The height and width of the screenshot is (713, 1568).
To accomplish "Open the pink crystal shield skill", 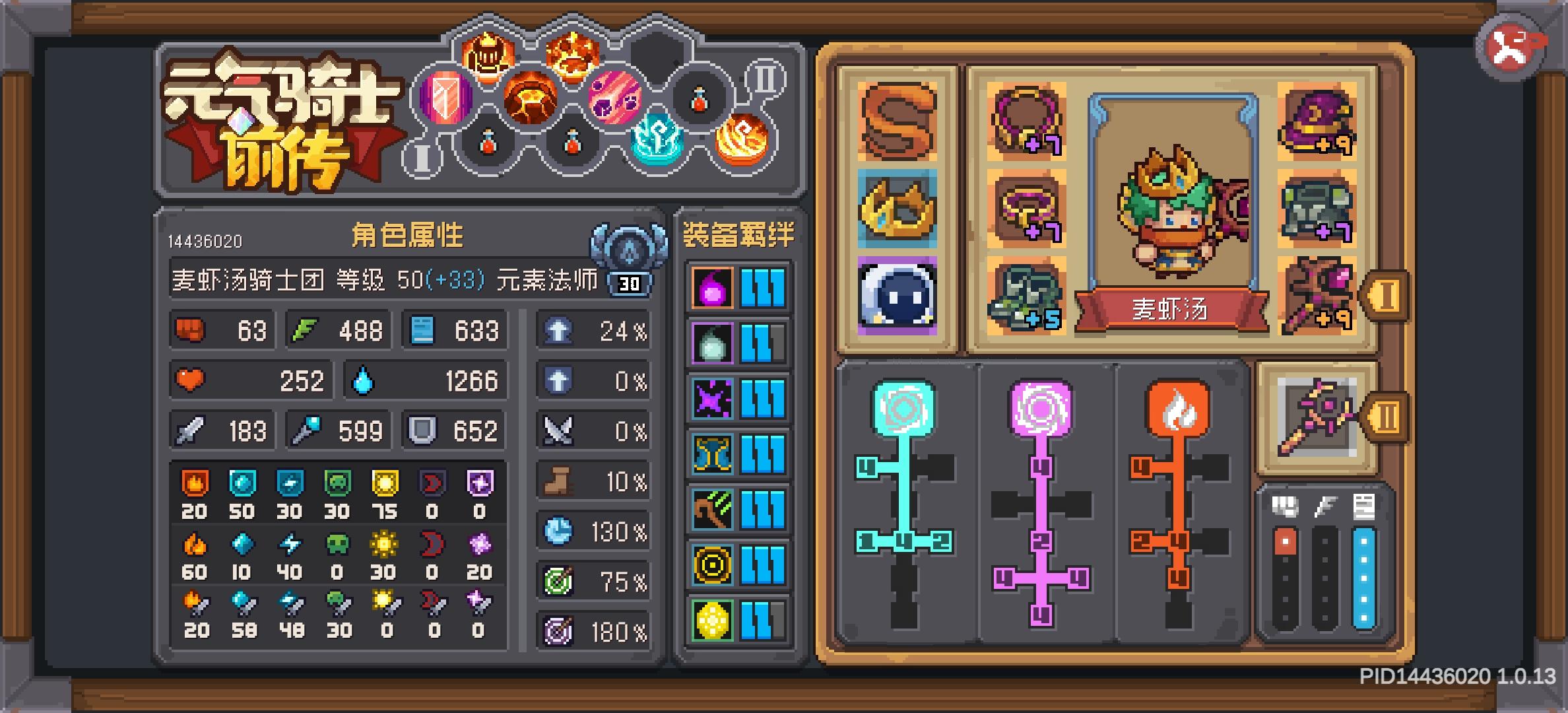I will (447, 98).
